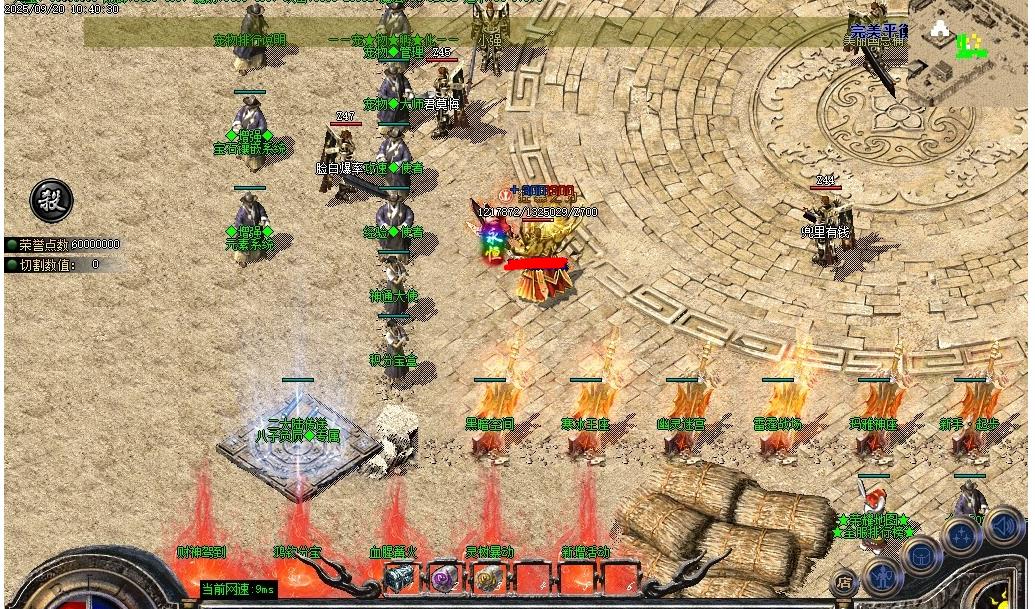The width and height of the screenshot is (1035, 609).
Task: Click the round black 杀 button
Action: (51, 201)
